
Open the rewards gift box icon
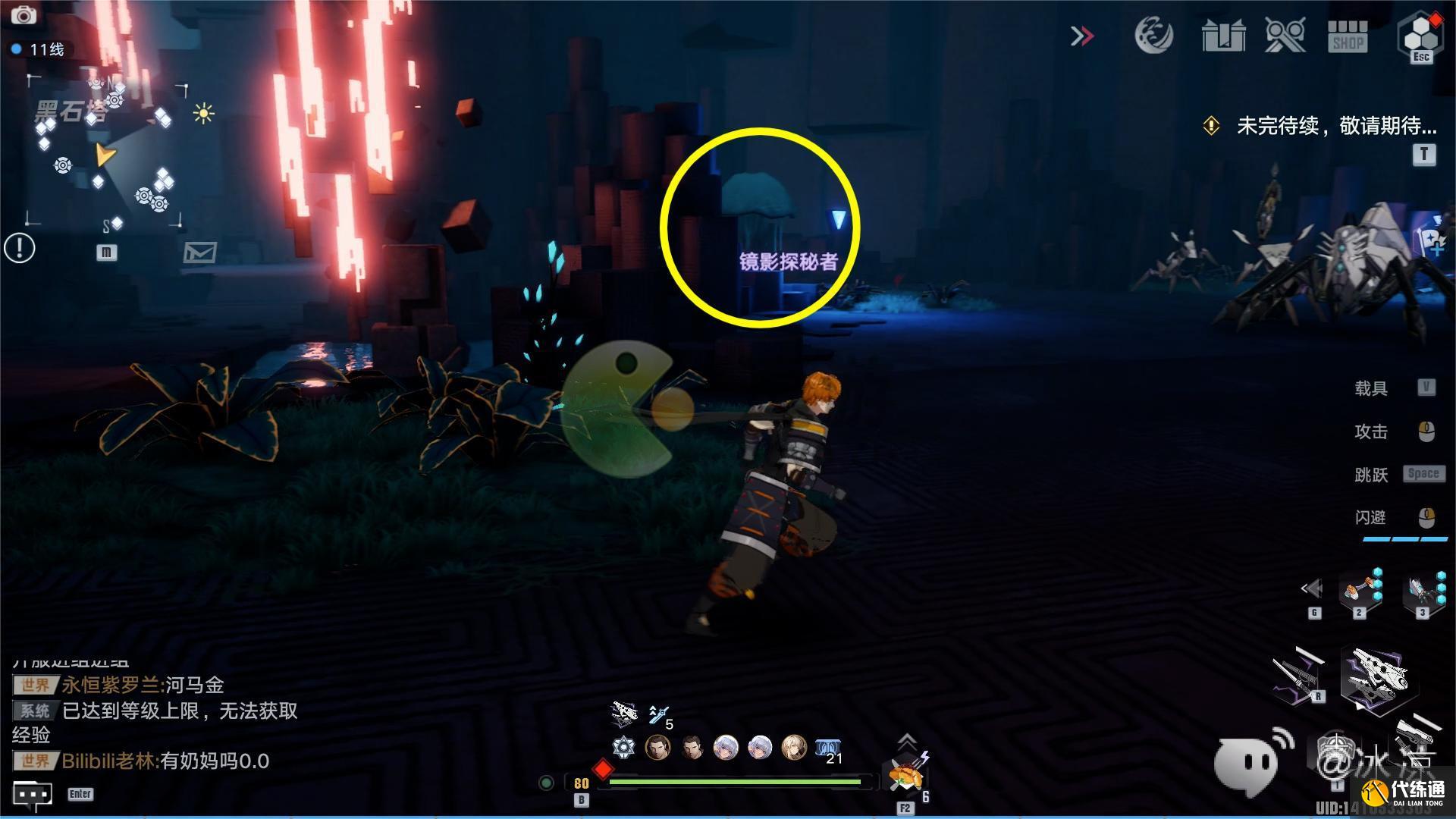1223,36
